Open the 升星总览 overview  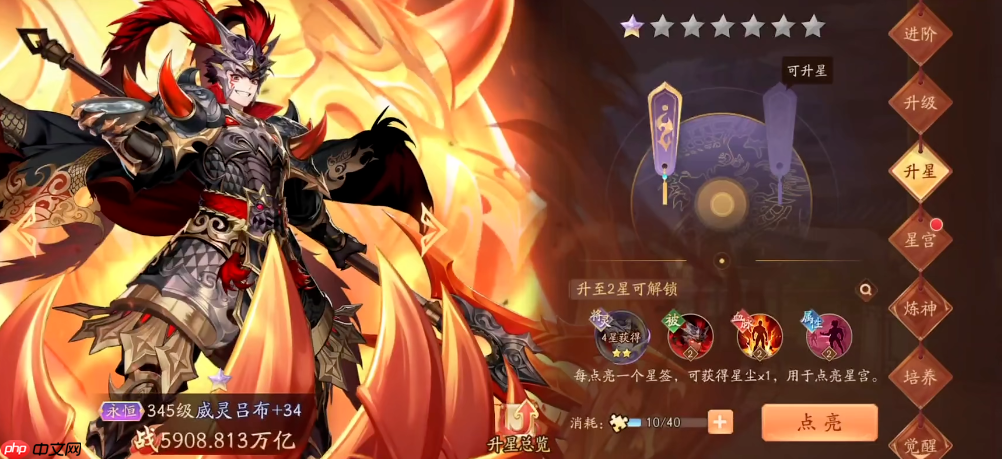(517, 425)
